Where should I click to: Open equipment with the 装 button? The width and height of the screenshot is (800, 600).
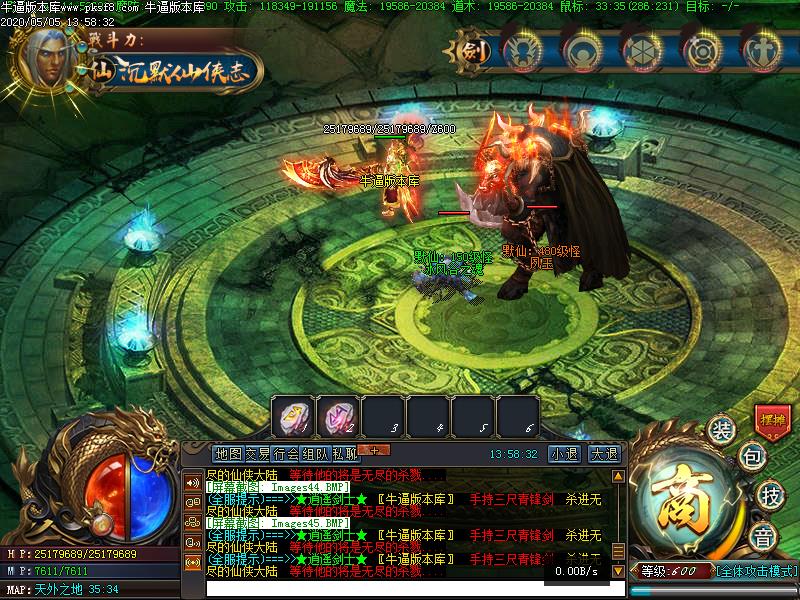pos(721,430)
